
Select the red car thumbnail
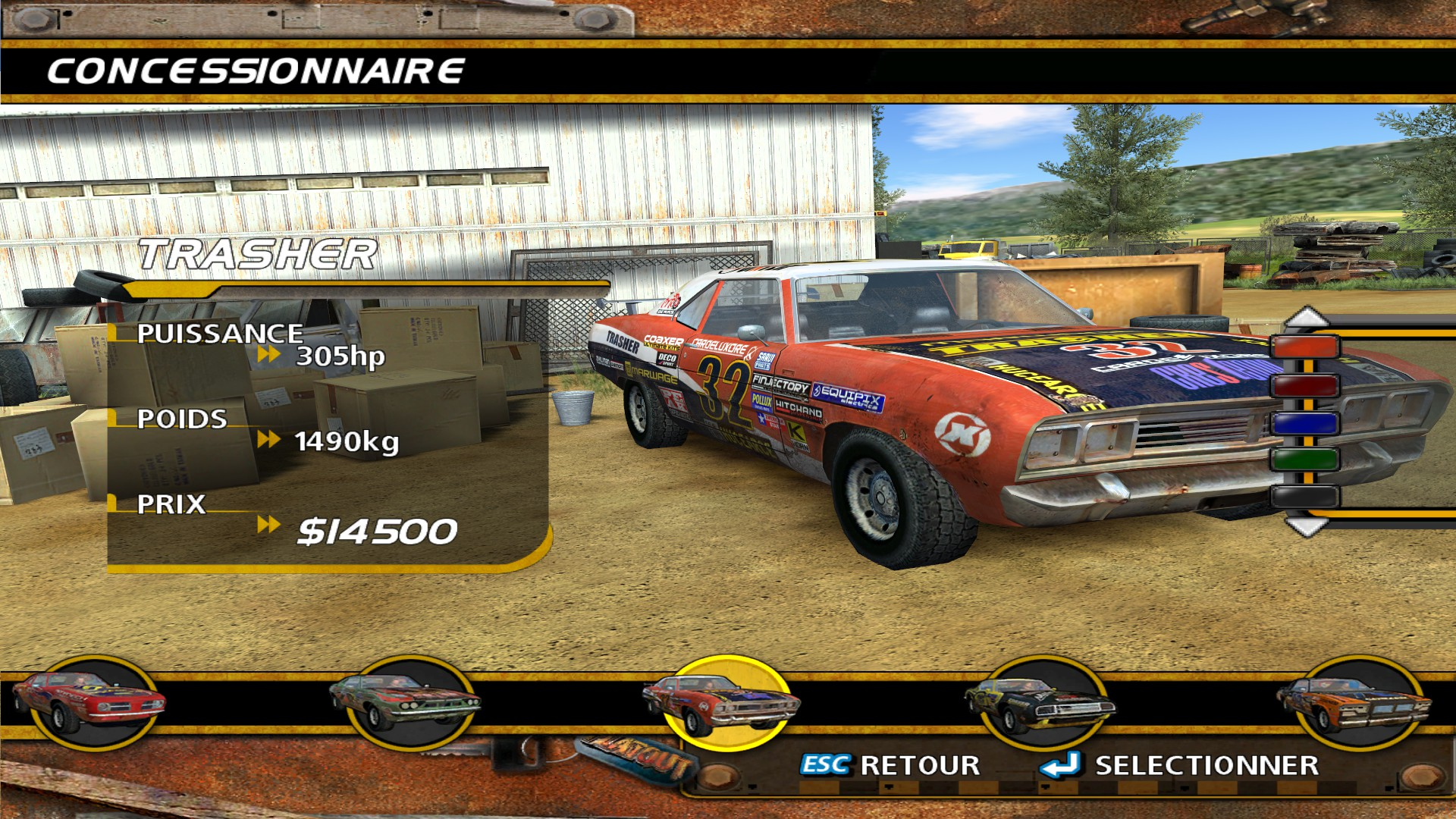click(89, 702)
